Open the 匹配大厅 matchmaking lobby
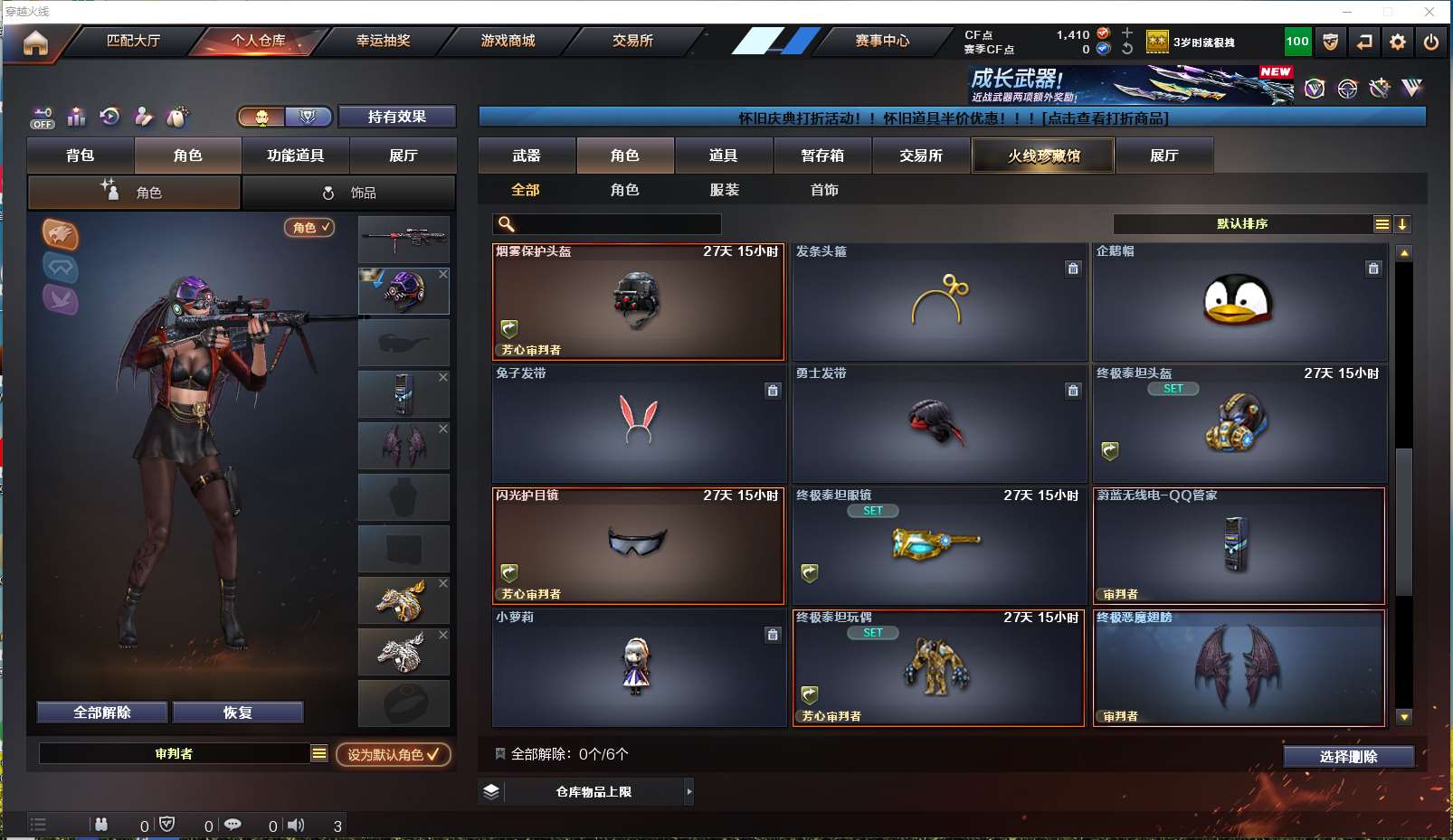This screenshot has width=1453, height=840. [x=133, y=41]
